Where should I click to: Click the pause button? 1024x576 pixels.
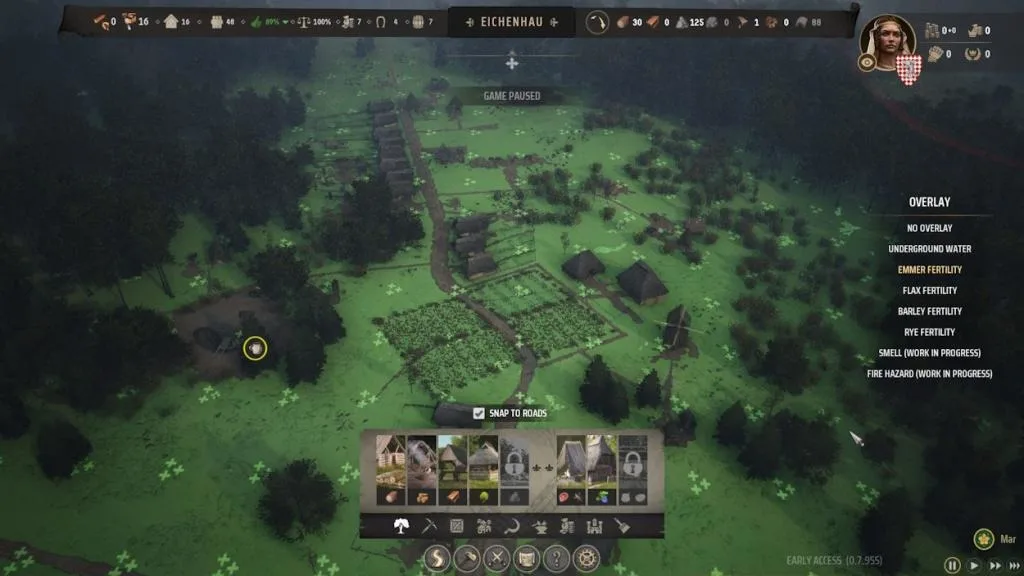pyautogui.click(x=953, y=565)
